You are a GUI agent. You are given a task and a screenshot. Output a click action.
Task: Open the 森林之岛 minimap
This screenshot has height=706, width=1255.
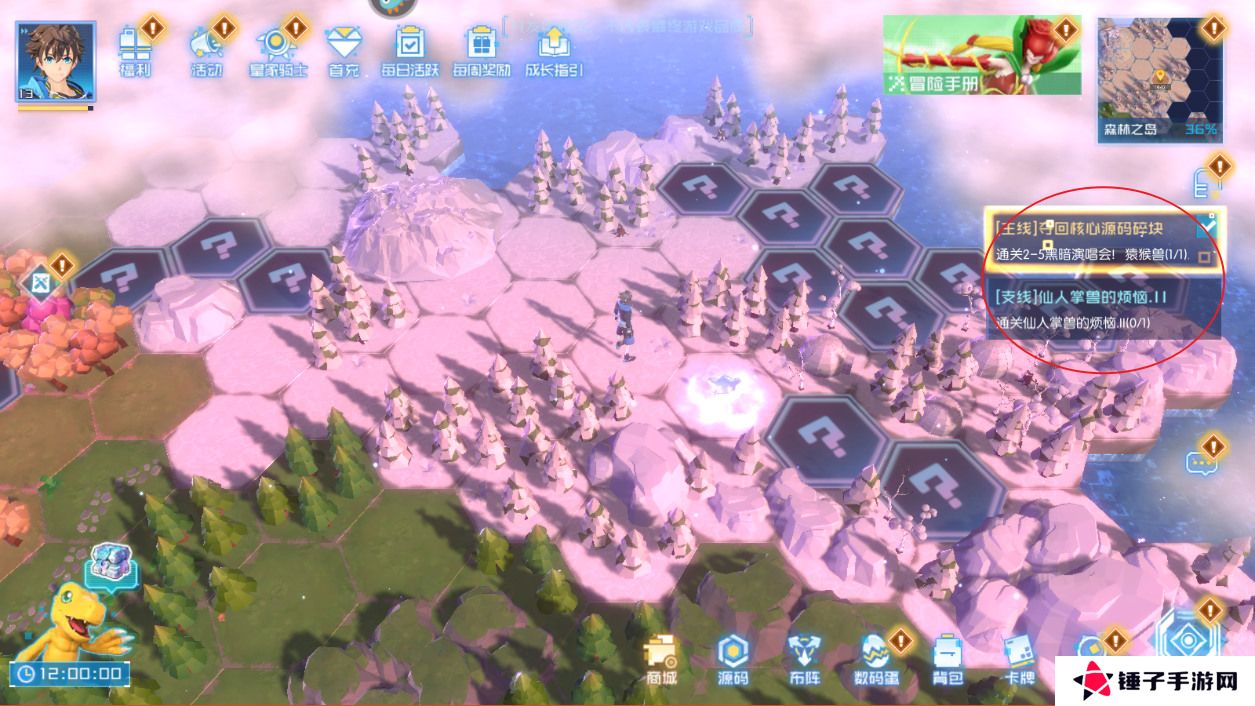point(1161,77)
